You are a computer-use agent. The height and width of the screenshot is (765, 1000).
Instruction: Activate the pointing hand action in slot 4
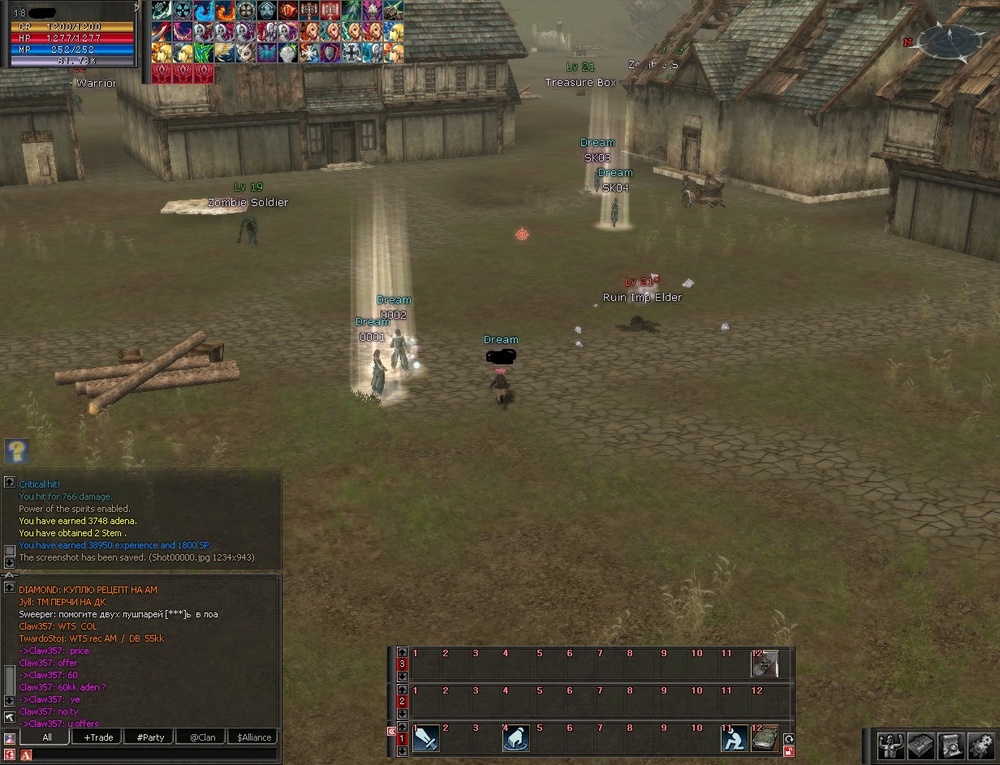pyautogui.click(x=516, y=739)
